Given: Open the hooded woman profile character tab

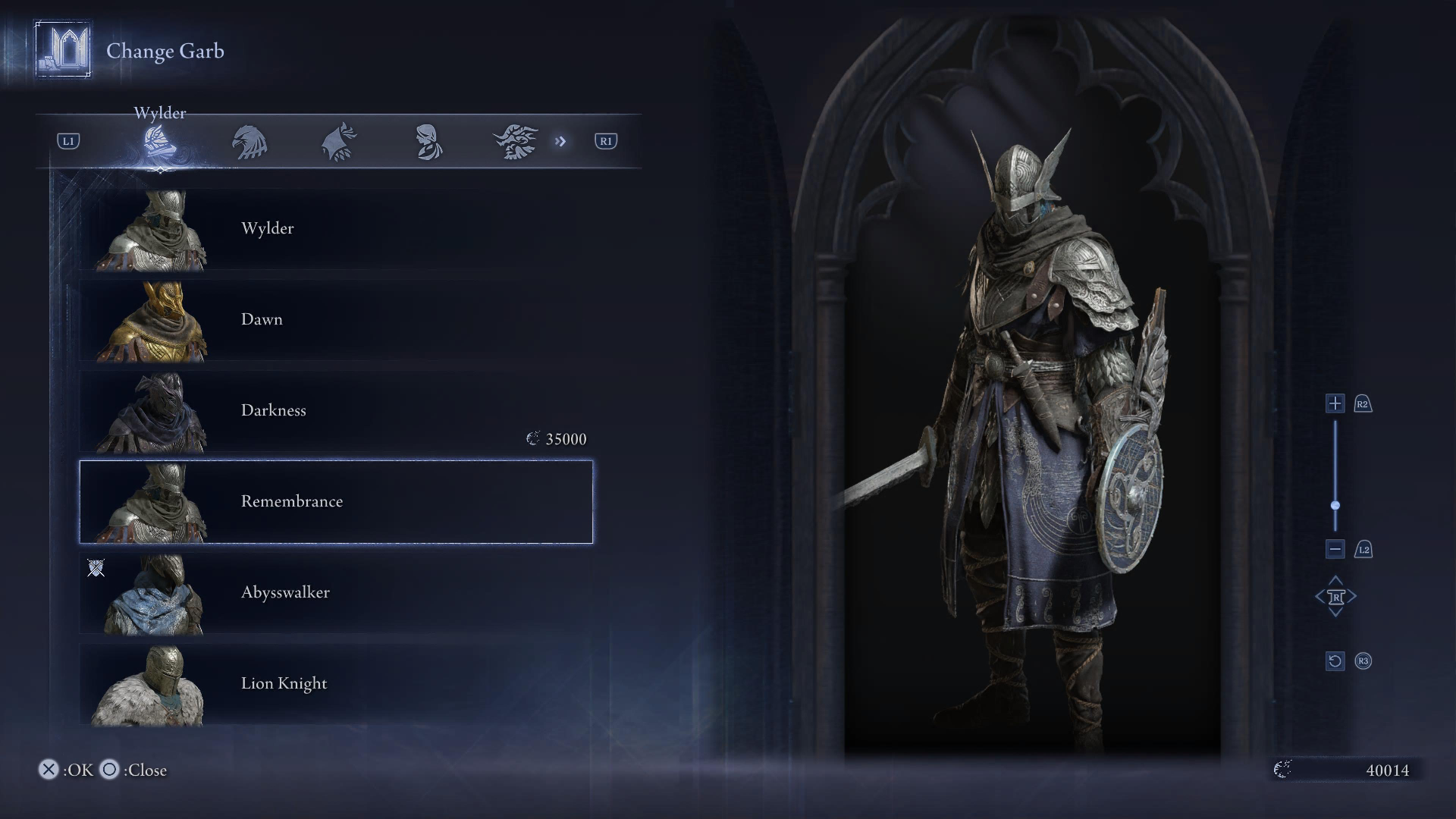Looking at the screenshot, I should point(428,142).
